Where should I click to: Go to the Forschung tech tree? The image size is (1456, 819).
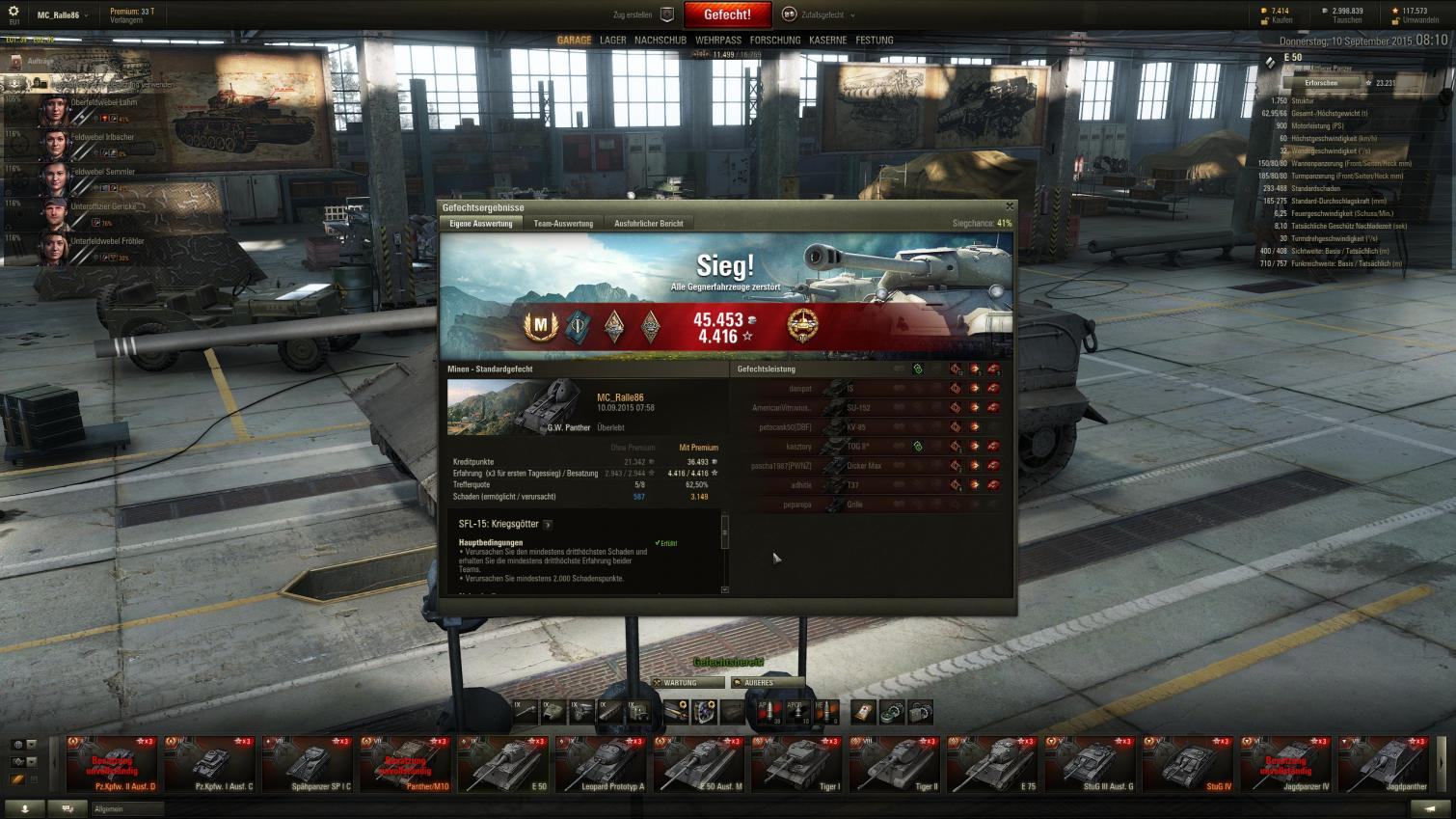coord(775,41)
